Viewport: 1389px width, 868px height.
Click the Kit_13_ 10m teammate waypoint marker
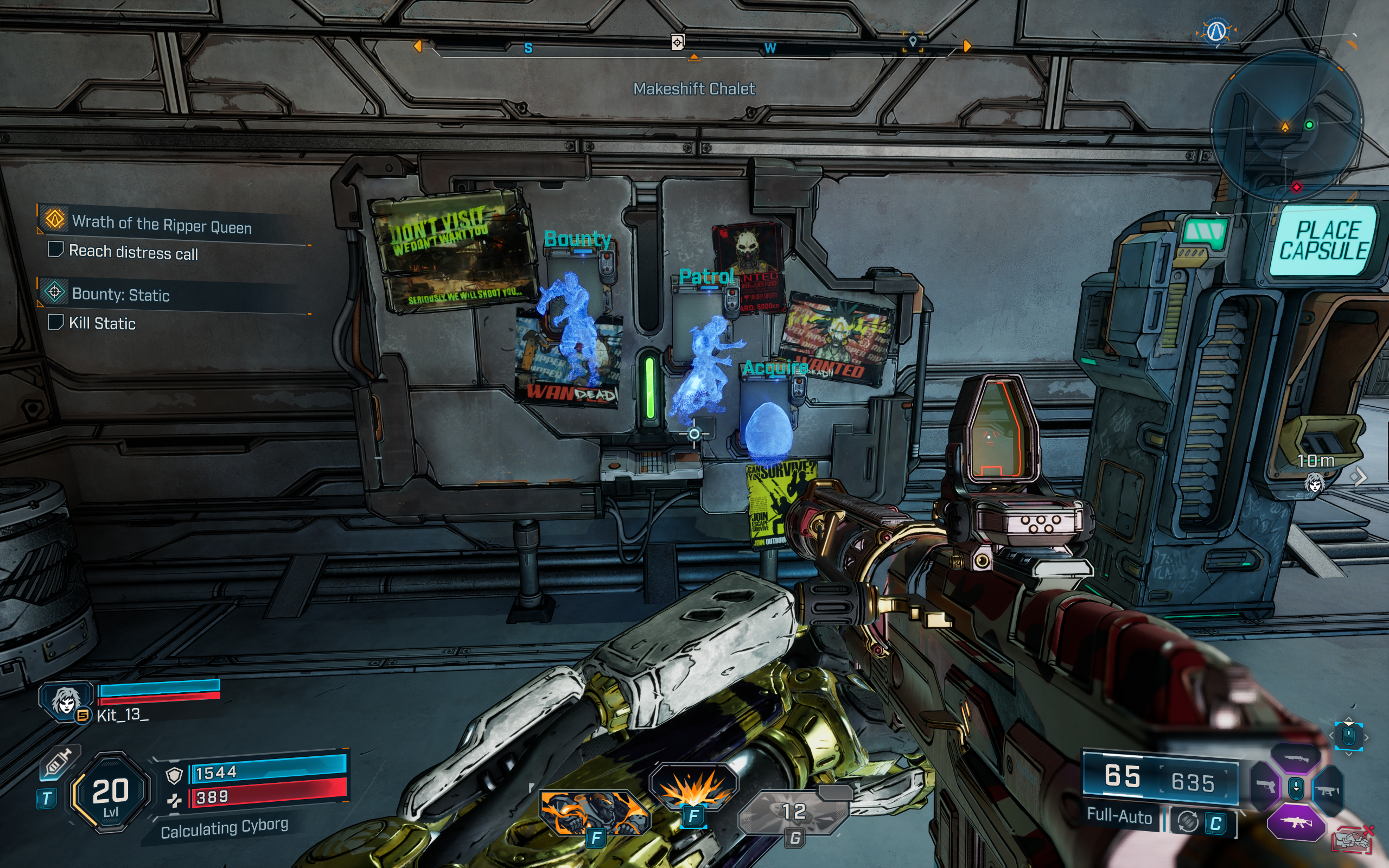click(x=1314, y=482)
